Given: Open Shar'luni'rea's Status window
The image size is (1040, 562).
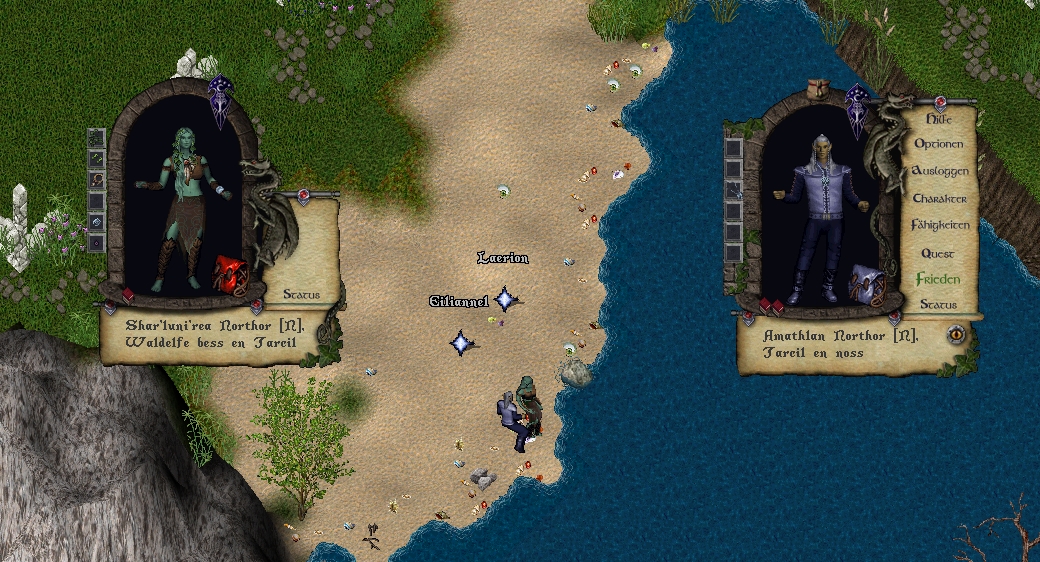Looking at the screenshot, I should coord(300,294).
